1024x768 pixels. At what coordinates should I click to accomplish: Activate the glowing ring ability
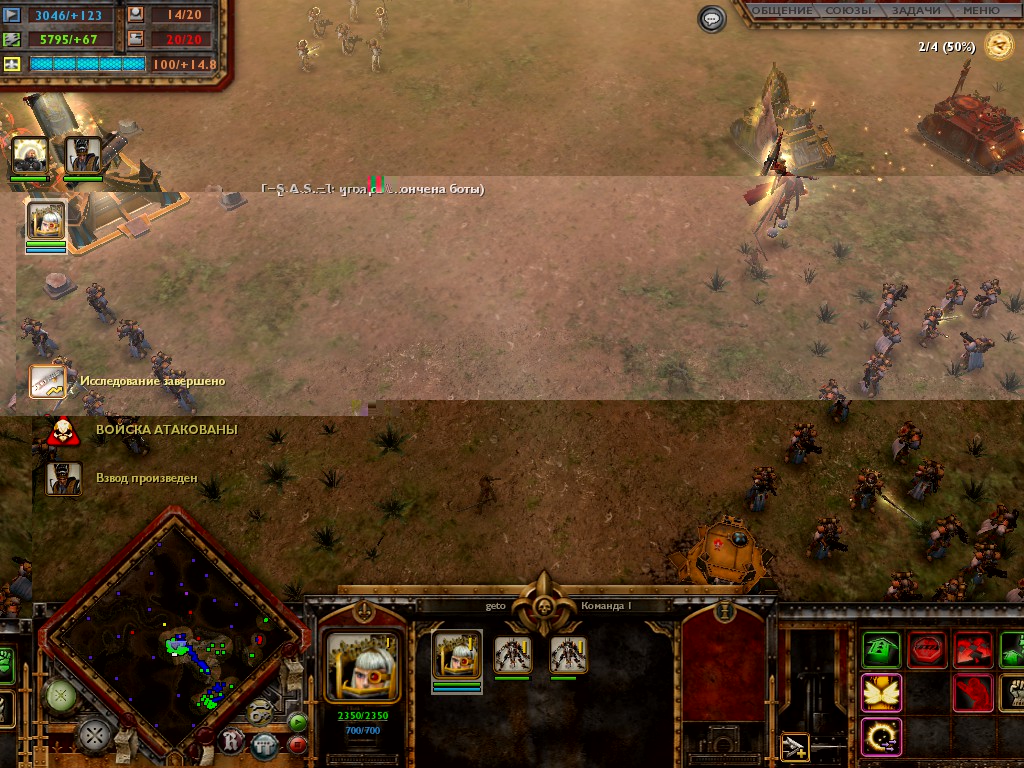[881, 736]
